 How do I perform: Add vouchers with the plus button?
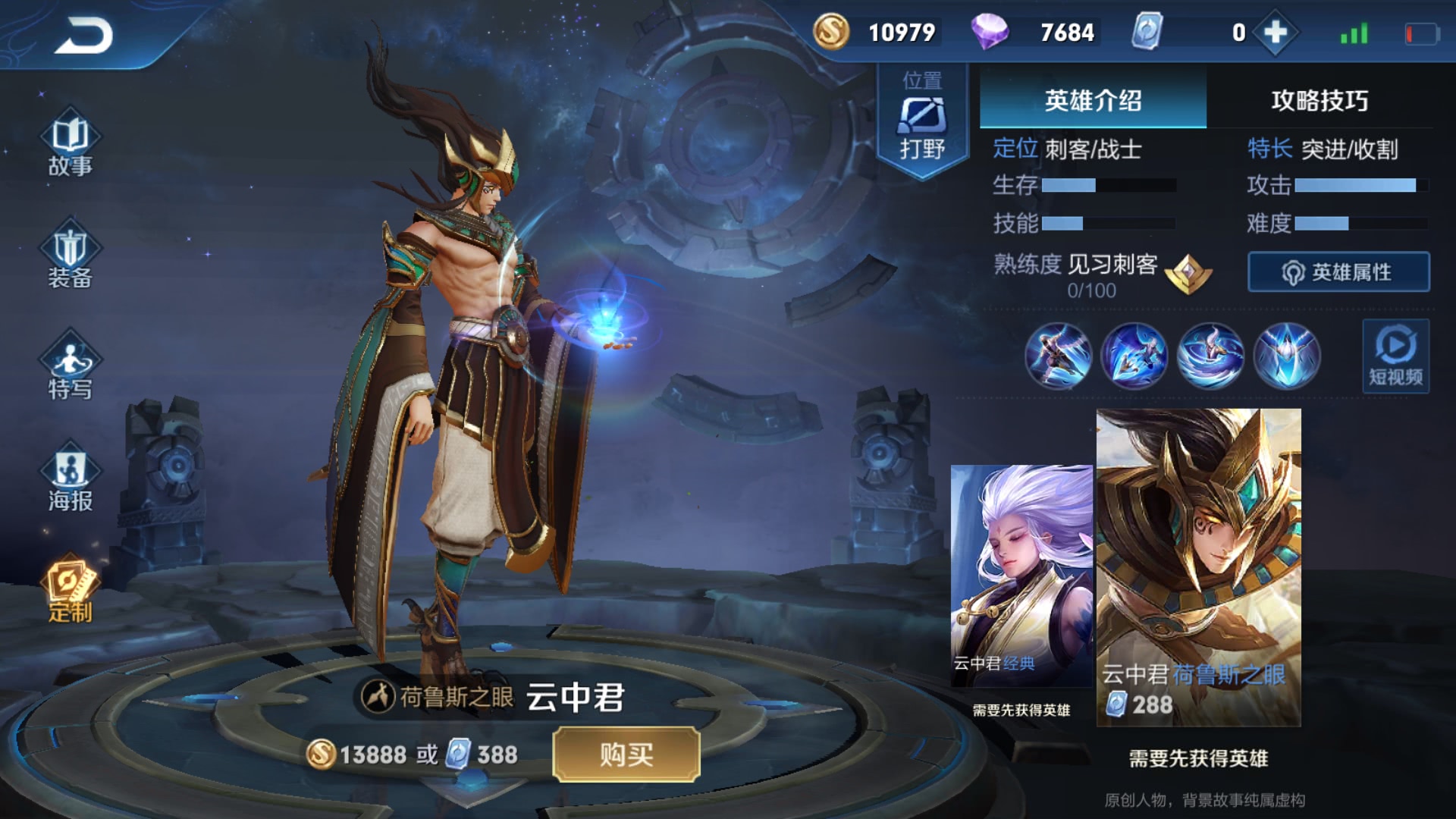click(1276, 33)
